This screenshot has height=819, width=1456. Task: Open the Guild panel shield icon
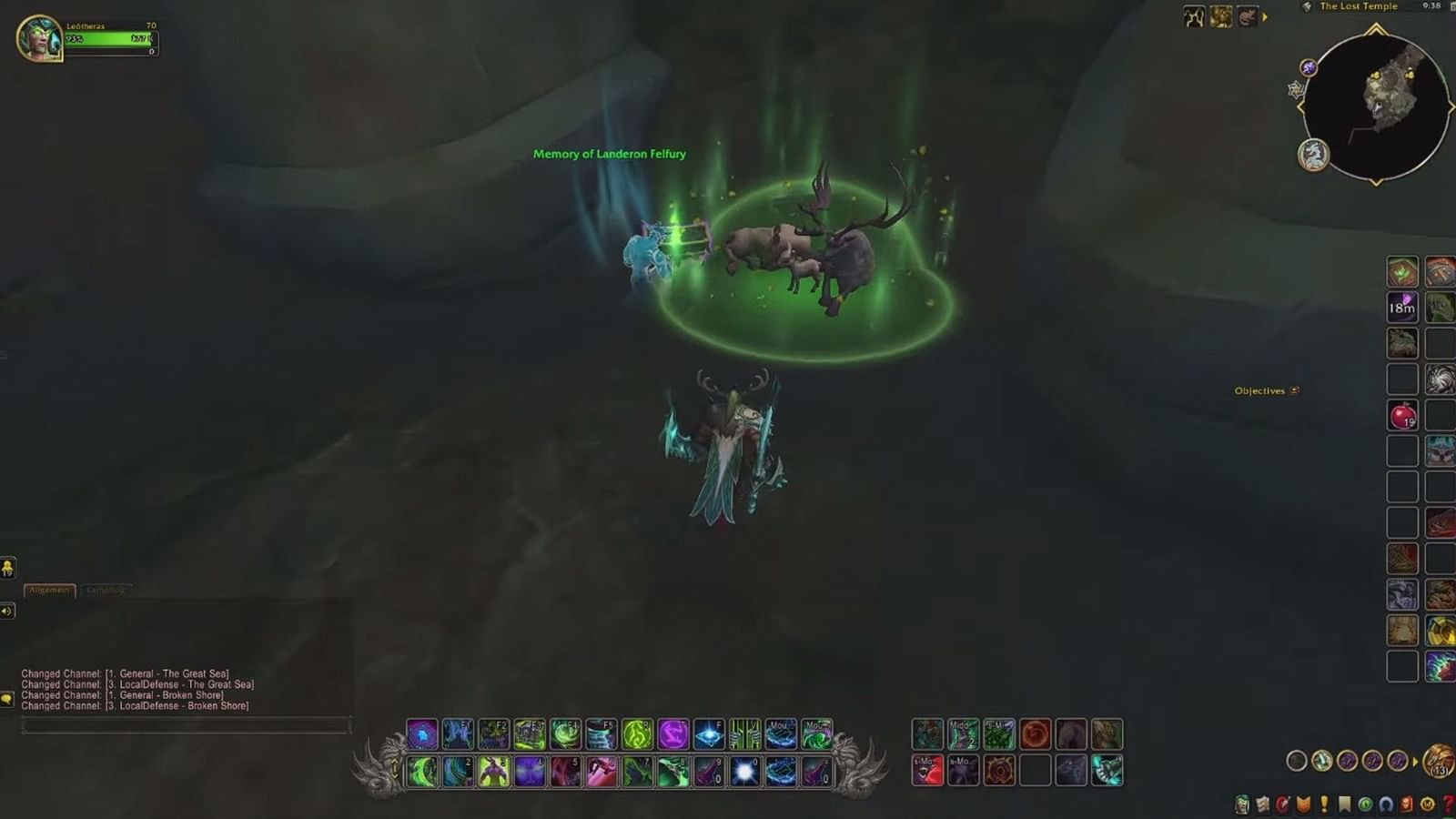1303,804
